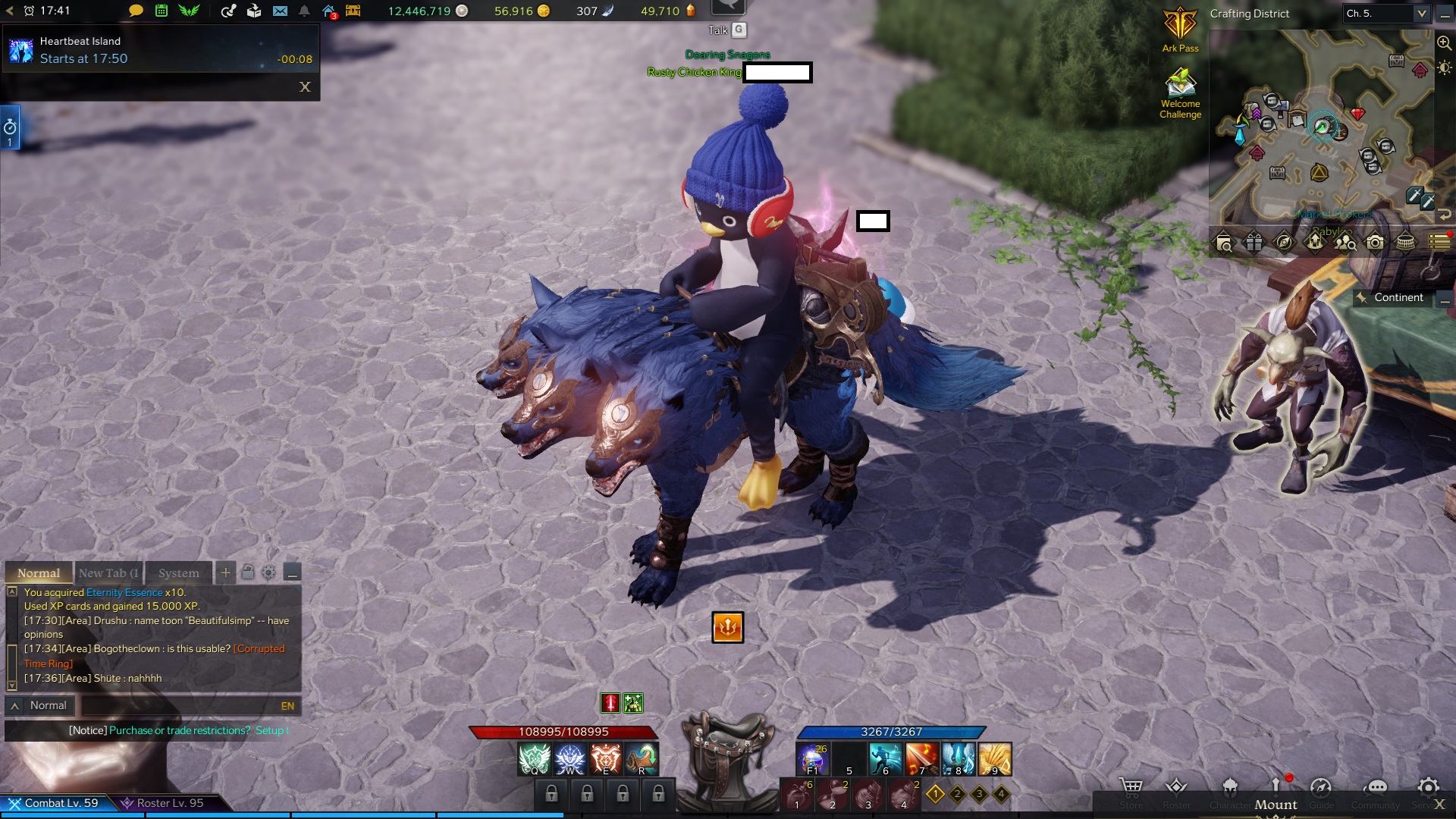
Task: Lock the first quickslot with its padlock
Action: point(552,794)
